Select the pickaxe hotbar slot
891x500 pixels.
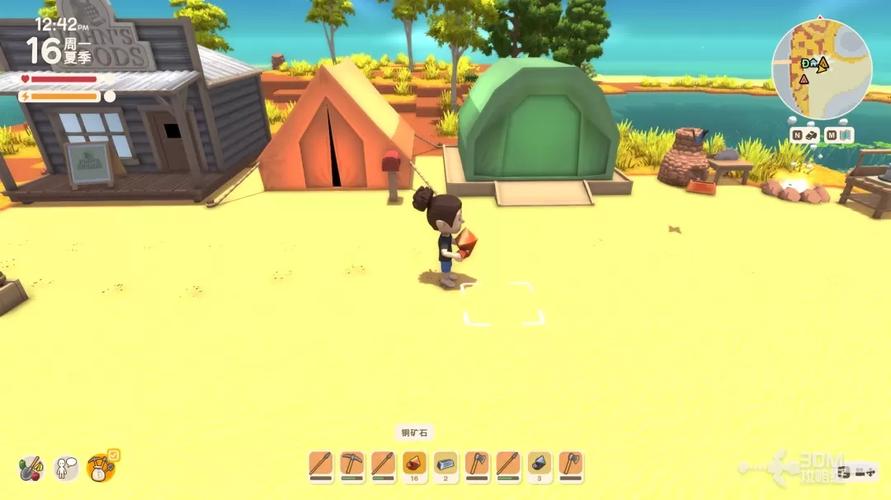coord(352,465)
